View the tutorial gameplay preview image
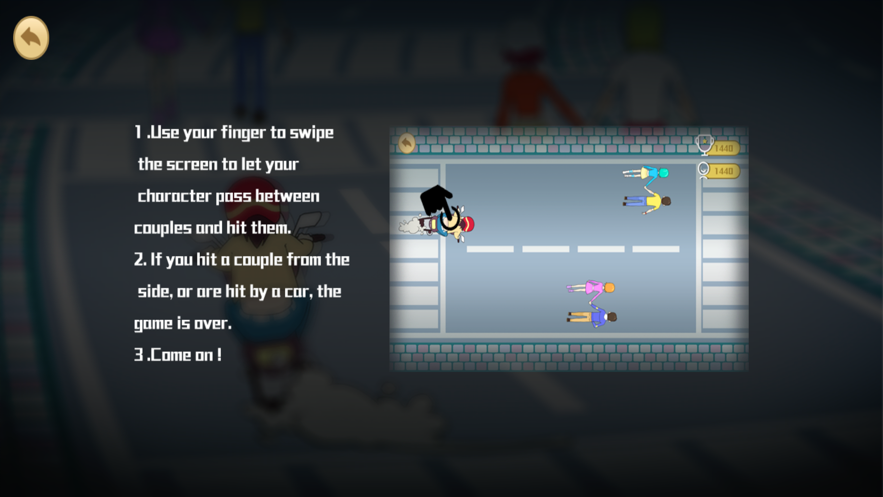This screenshot has height=497, width=883. (x=568, y=249)
